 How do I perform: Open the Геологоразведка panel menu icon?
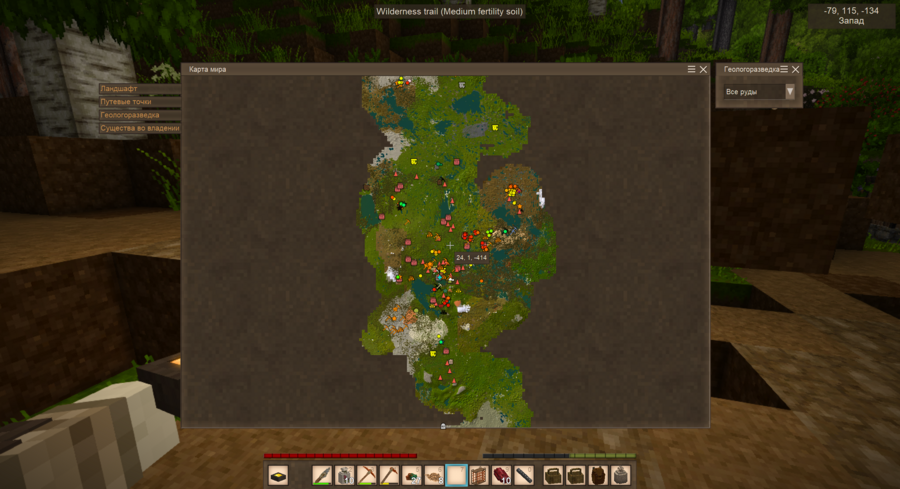coord(784,70)
